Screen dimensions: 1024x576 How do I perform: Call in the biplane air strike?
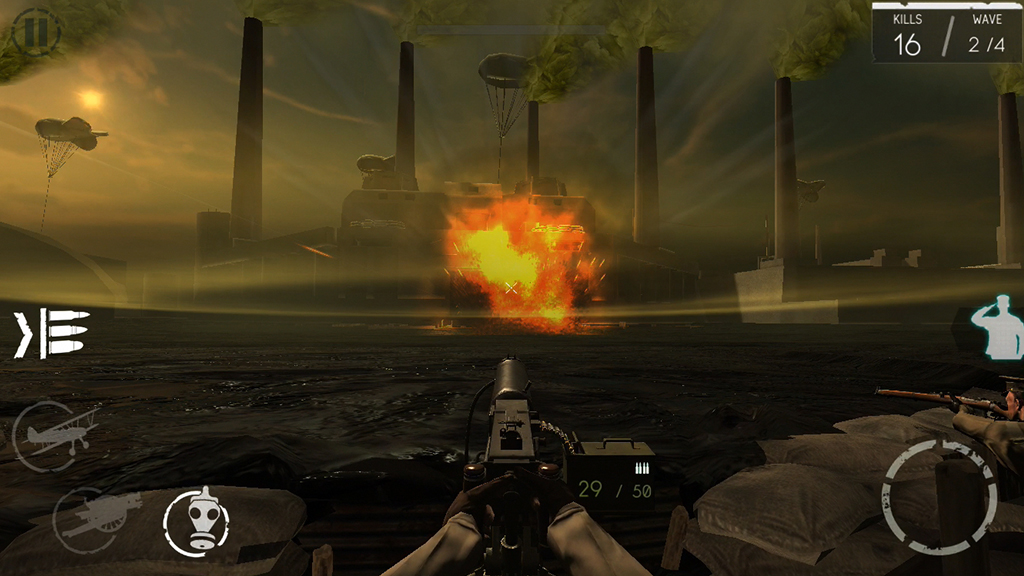(x=57, y=436)
